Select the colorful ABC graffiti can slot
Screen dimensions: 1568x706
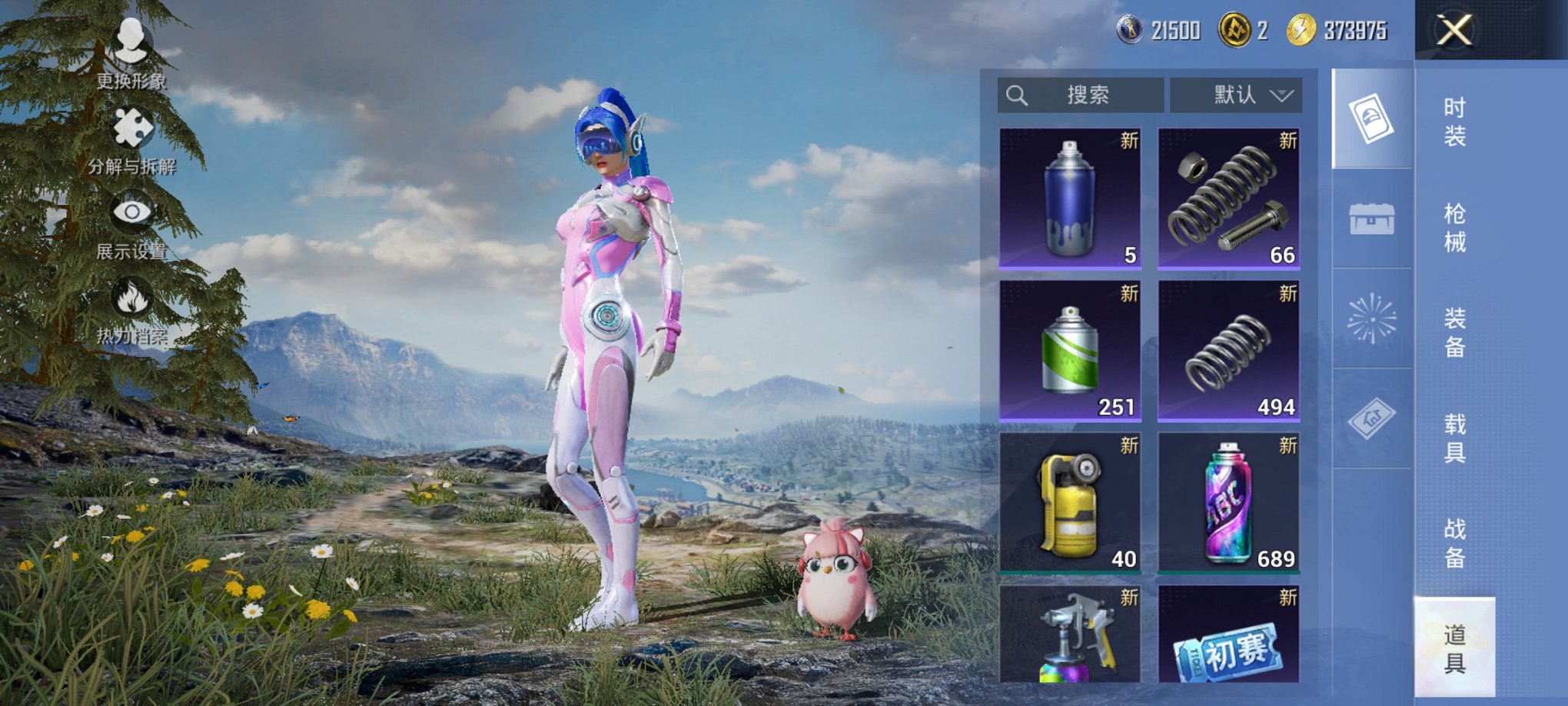pos(1229,503)
